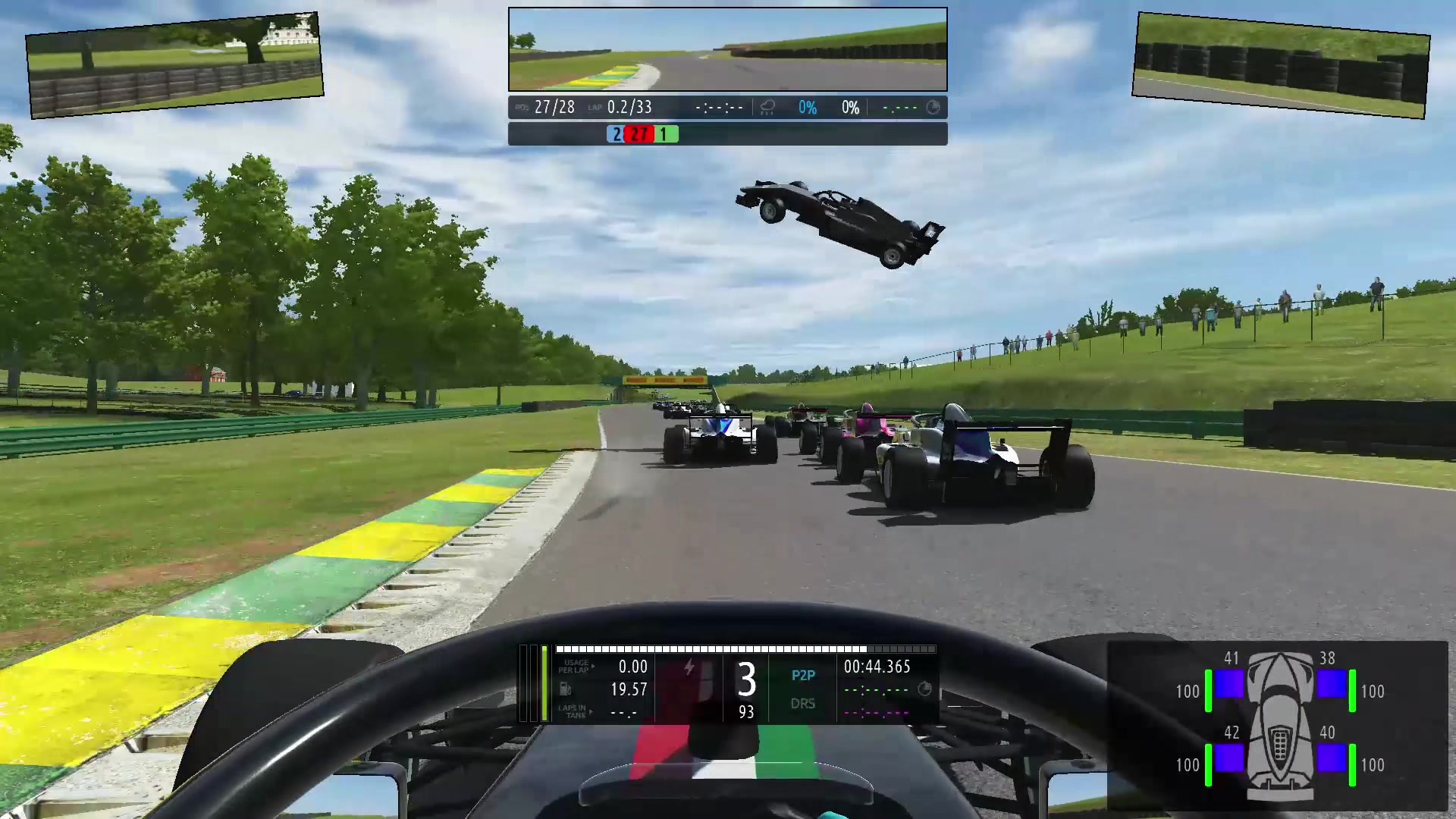Click the fuel pump icon
This screenshot has width=1456, height=819.
pyautogui.click(x=565, y=689)
